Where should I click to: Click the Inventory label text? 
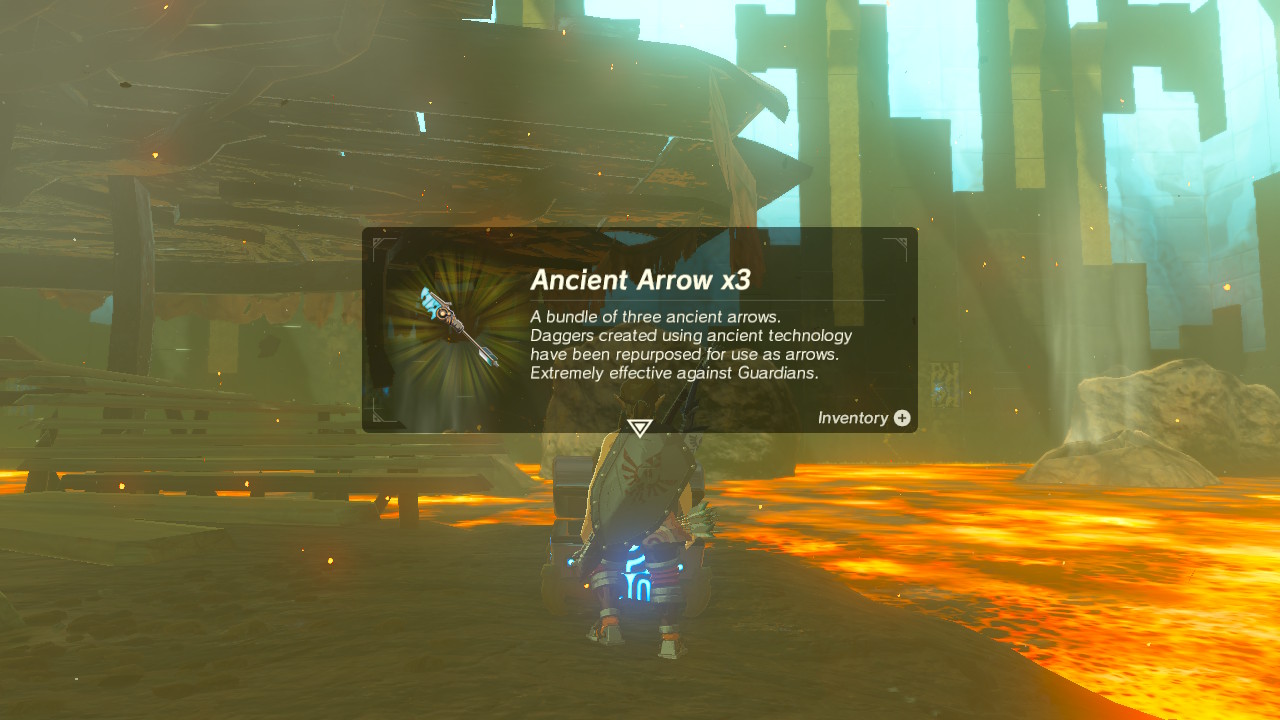point(851,418)
